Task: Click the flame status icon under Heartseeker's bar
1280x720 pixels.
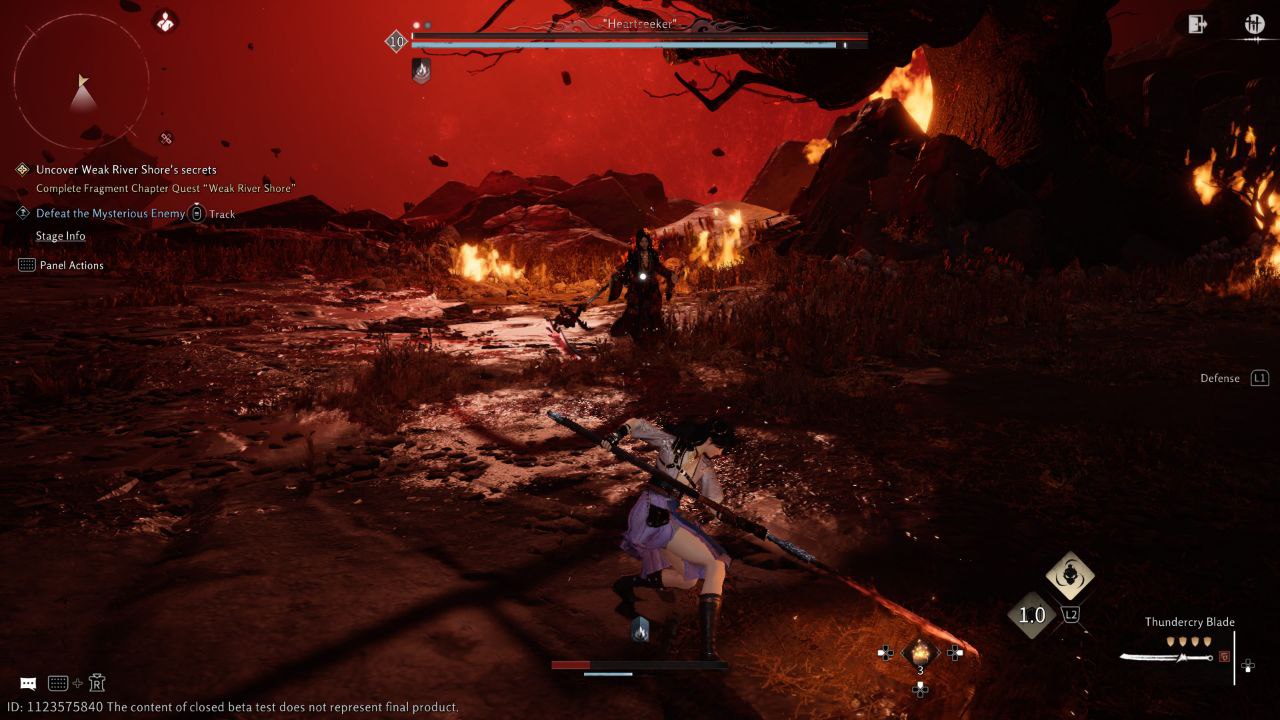Action: click(x=422, y=70)
